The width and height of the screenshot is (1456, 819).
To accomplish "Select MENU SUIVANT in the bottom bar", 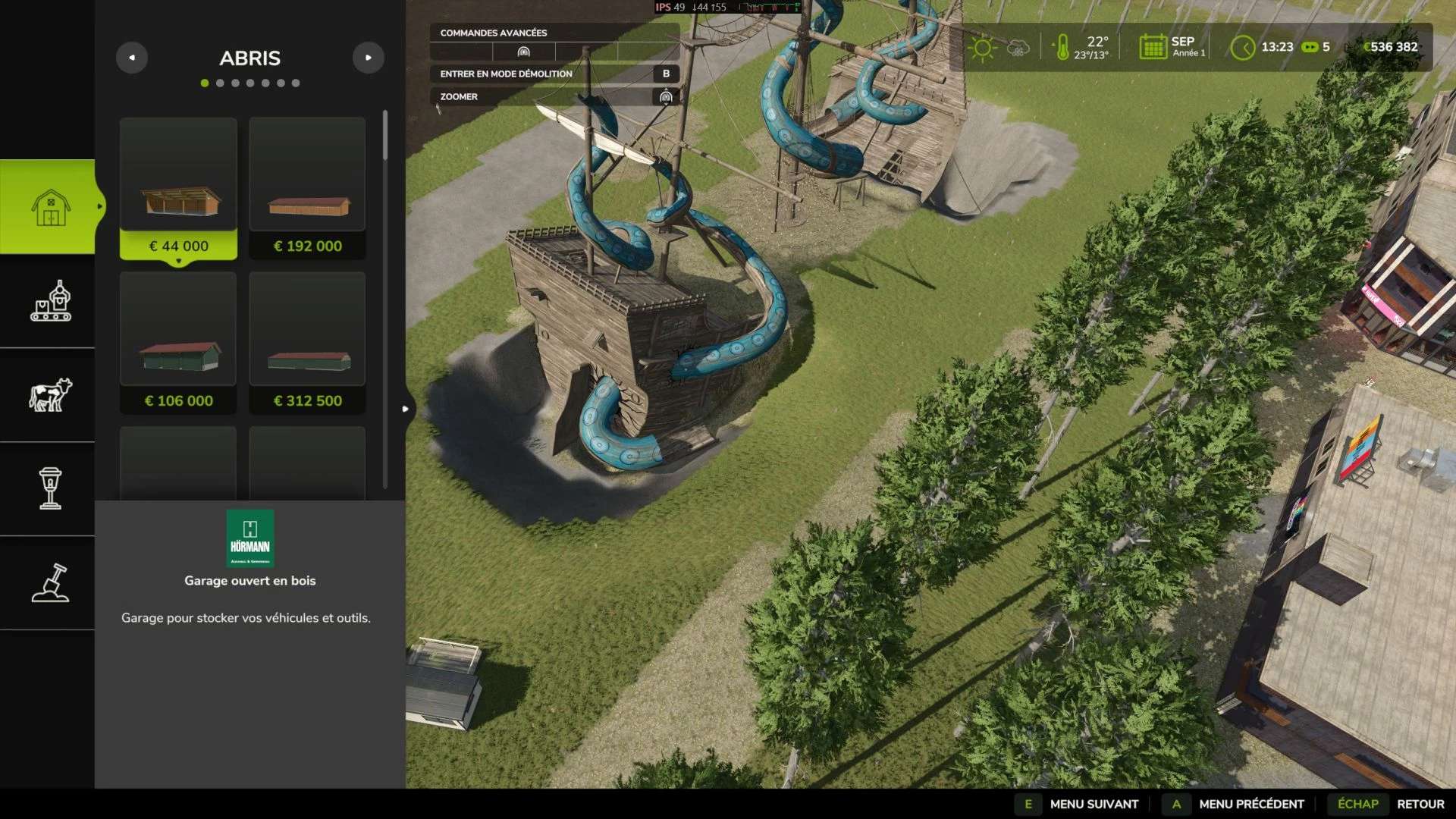I will 1094,804.
